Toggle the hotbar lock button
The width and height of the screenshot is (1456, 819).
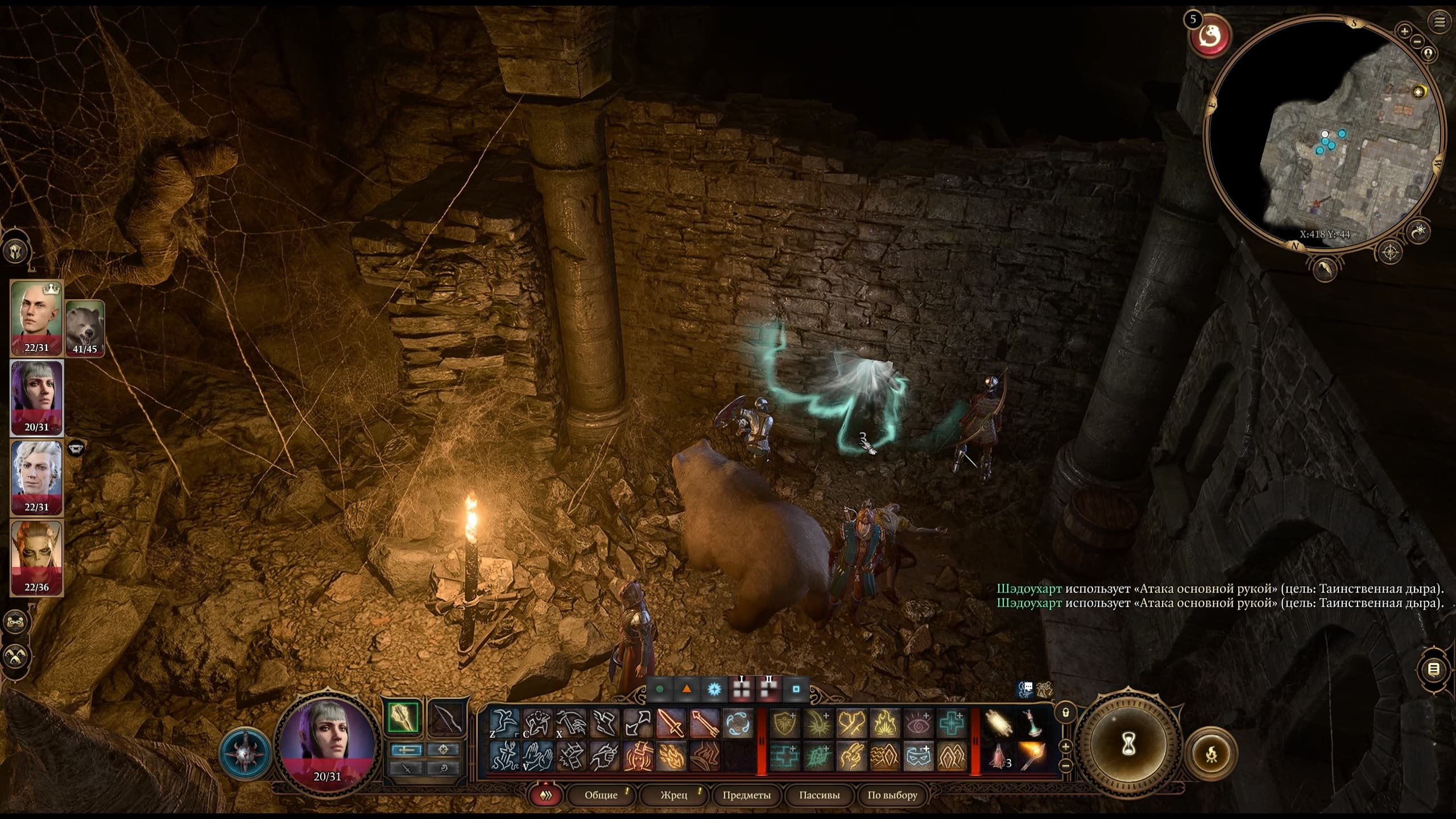coord(1065,712)
